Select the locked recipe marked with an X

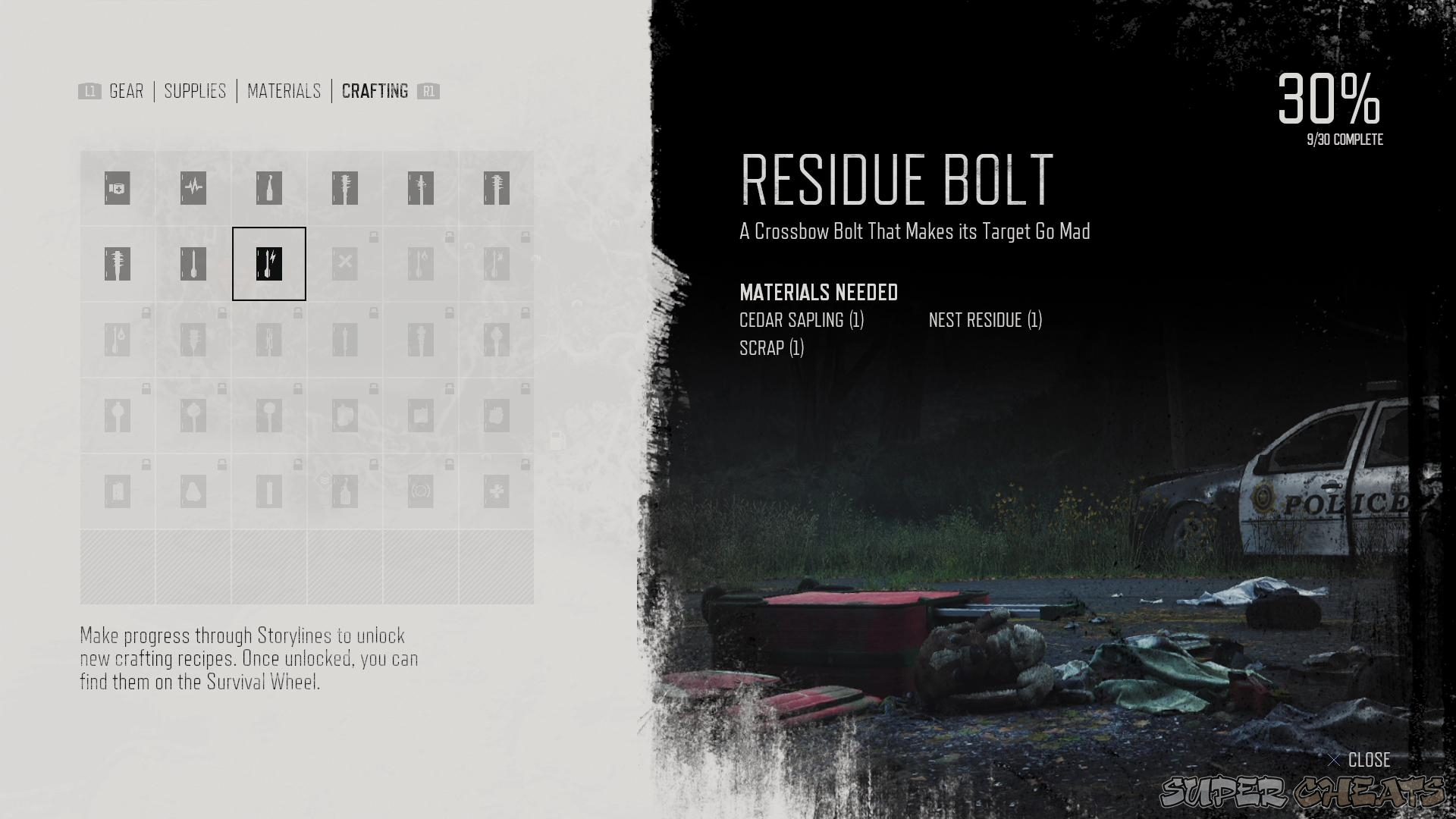click(x=345, y=263)
